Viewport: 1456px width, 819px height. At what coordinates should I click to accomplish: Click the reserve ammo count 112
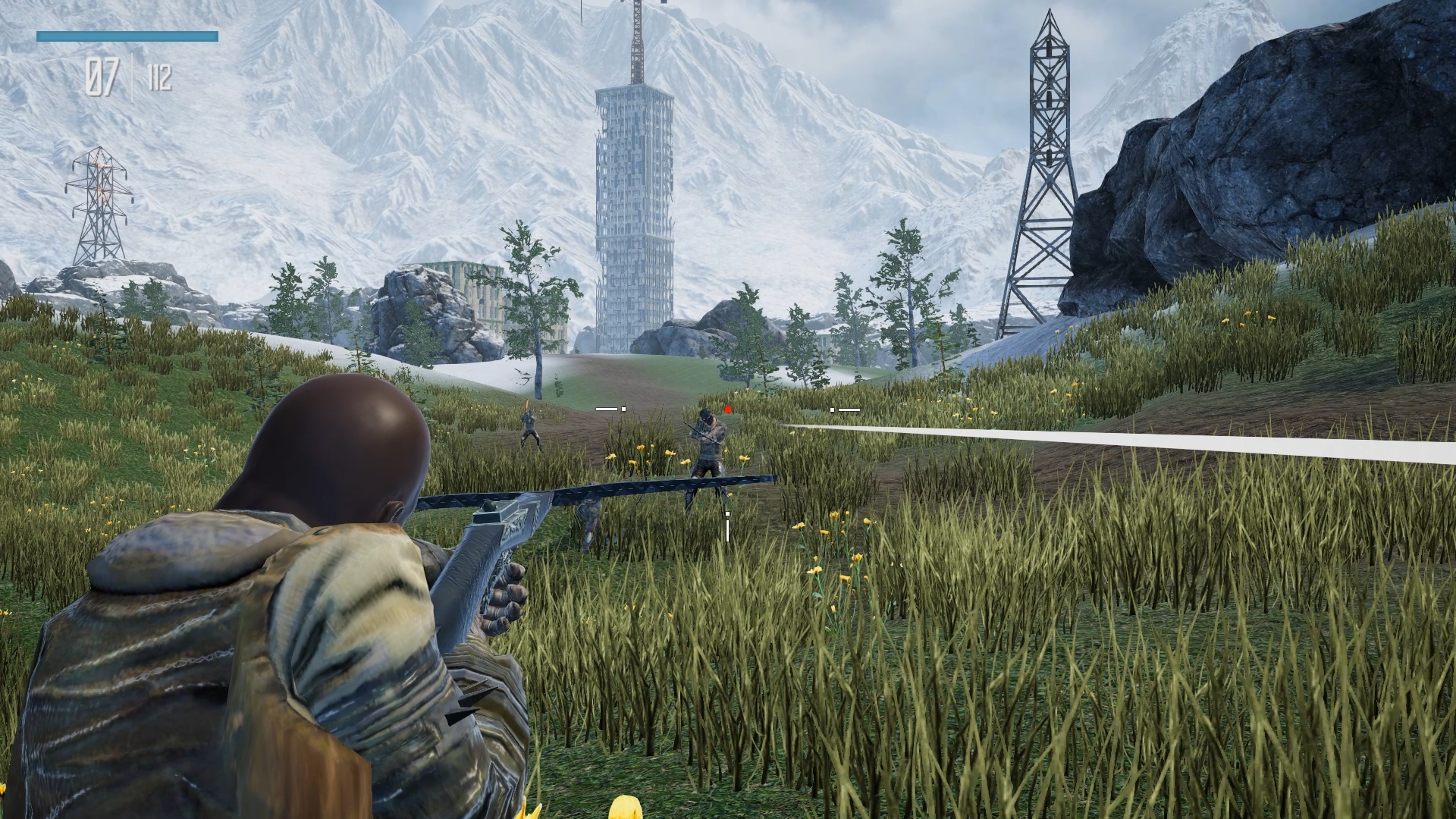(161, 75)
